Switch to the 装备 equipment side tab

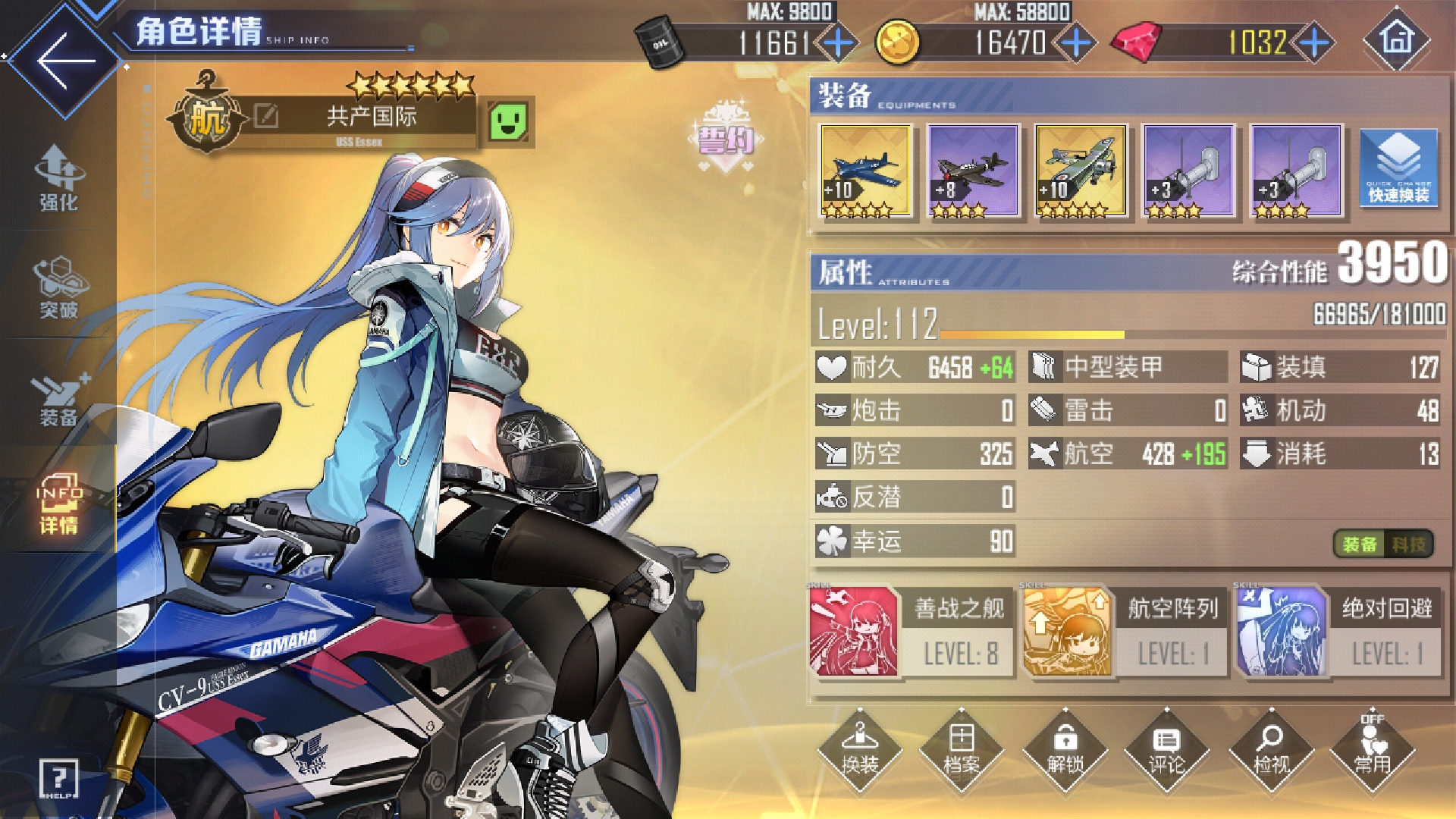(59, 398)
